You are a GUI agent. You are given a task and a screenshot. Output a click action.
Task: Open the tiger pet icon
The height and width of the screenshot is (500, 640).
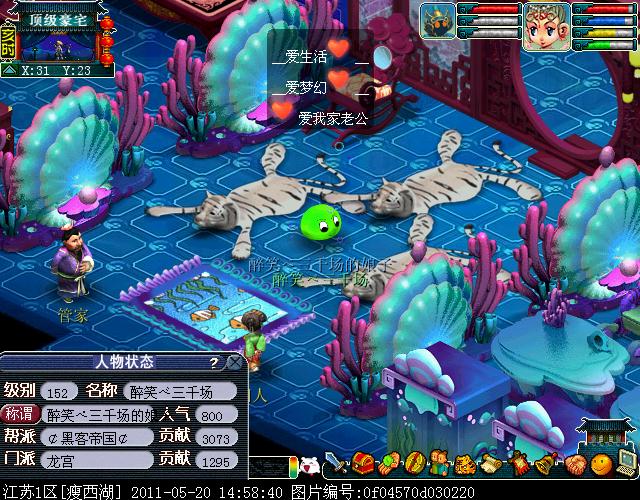click(465, 464)
